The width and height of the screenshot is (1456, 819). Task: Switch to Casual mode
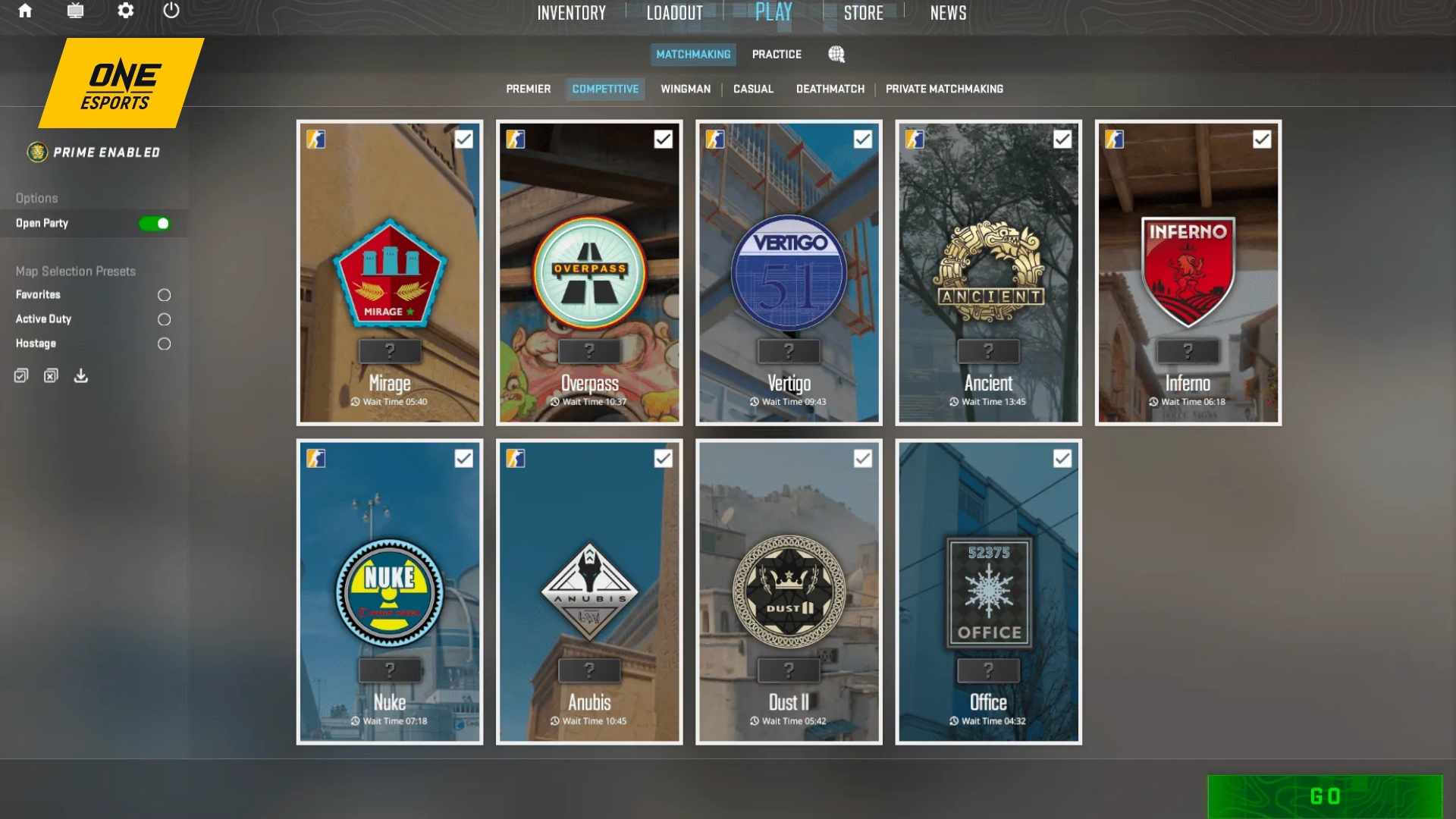[753, 89]
